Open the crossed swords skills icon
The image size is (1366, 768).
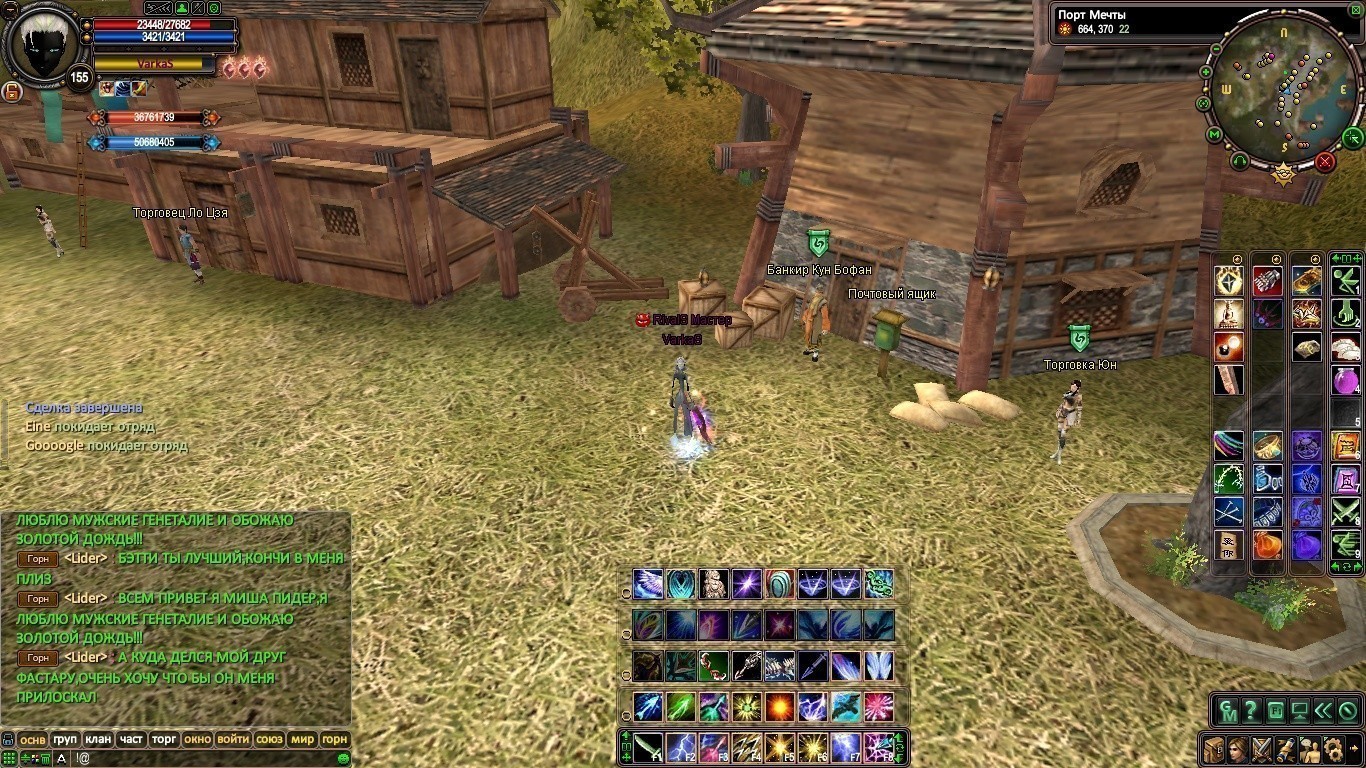point(1261,749)
